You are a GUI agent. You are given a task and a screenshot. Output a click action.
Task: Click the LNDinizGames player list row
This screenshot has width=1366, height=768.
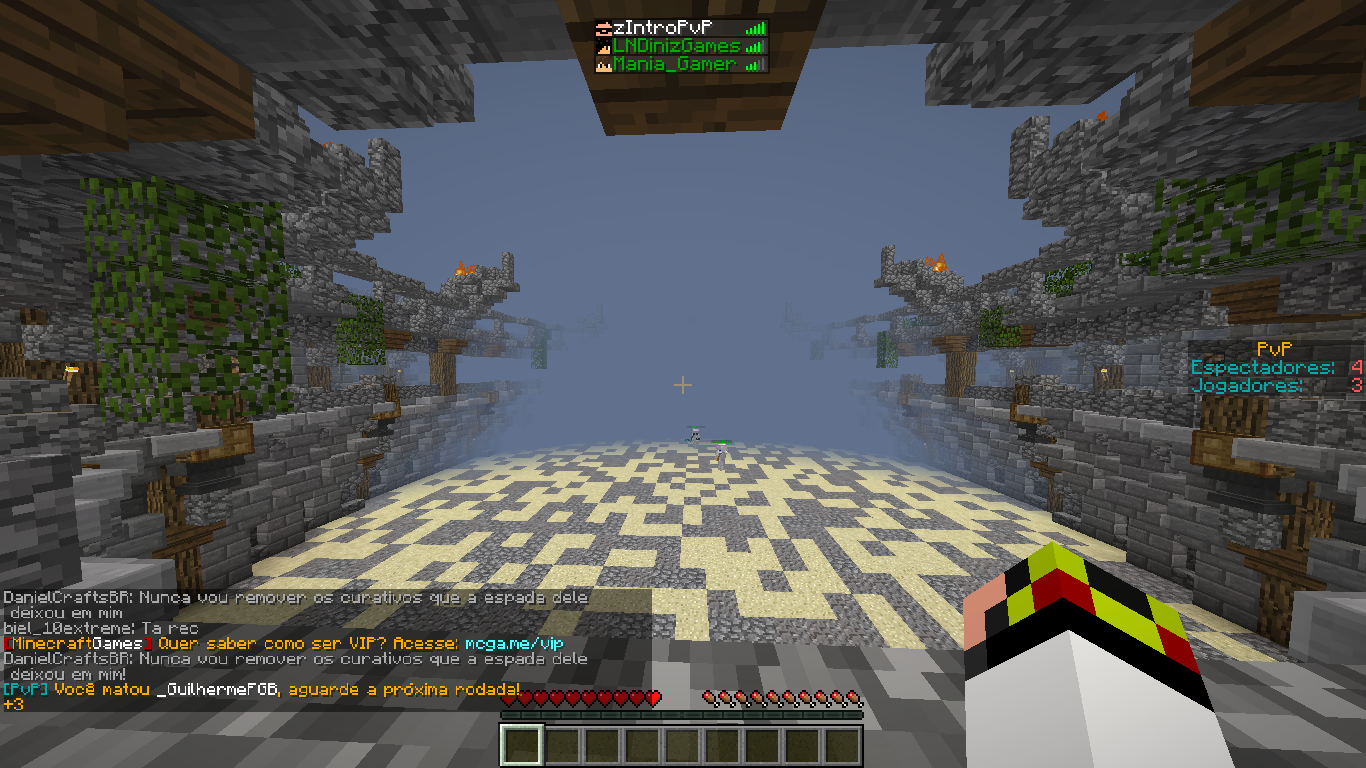point(680,47)
